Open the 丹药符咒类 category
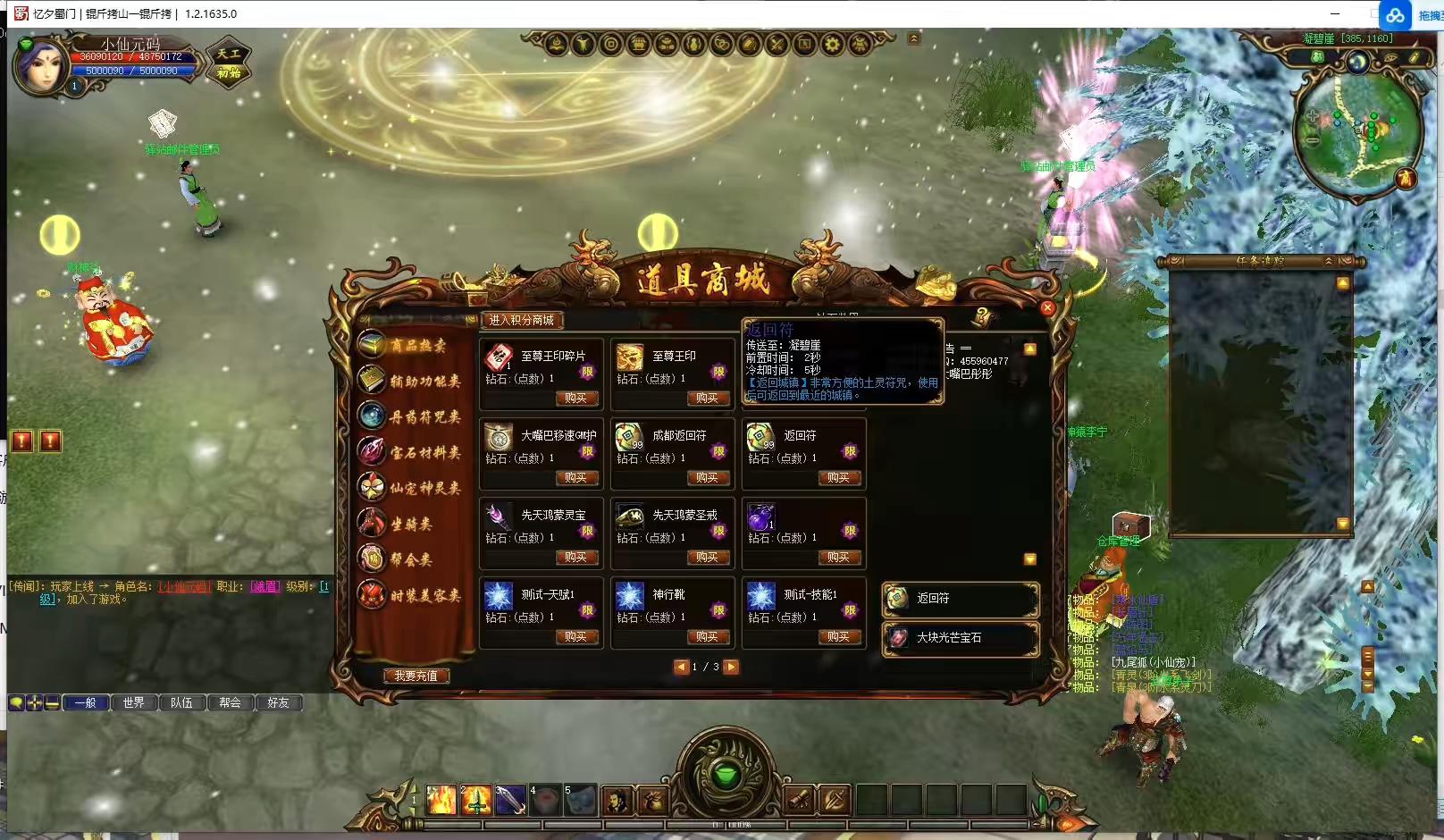This screenshot has width=1444, height=840. (x=424, y=417)
